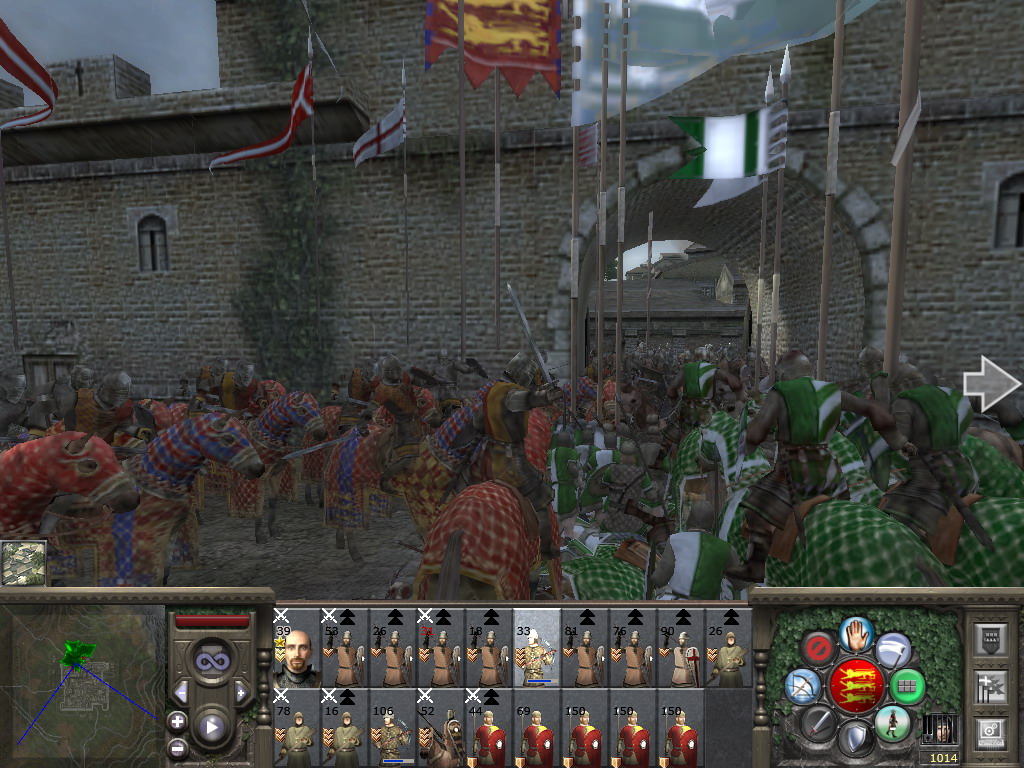Click the England three lions faction button

(x=855, y=685)
